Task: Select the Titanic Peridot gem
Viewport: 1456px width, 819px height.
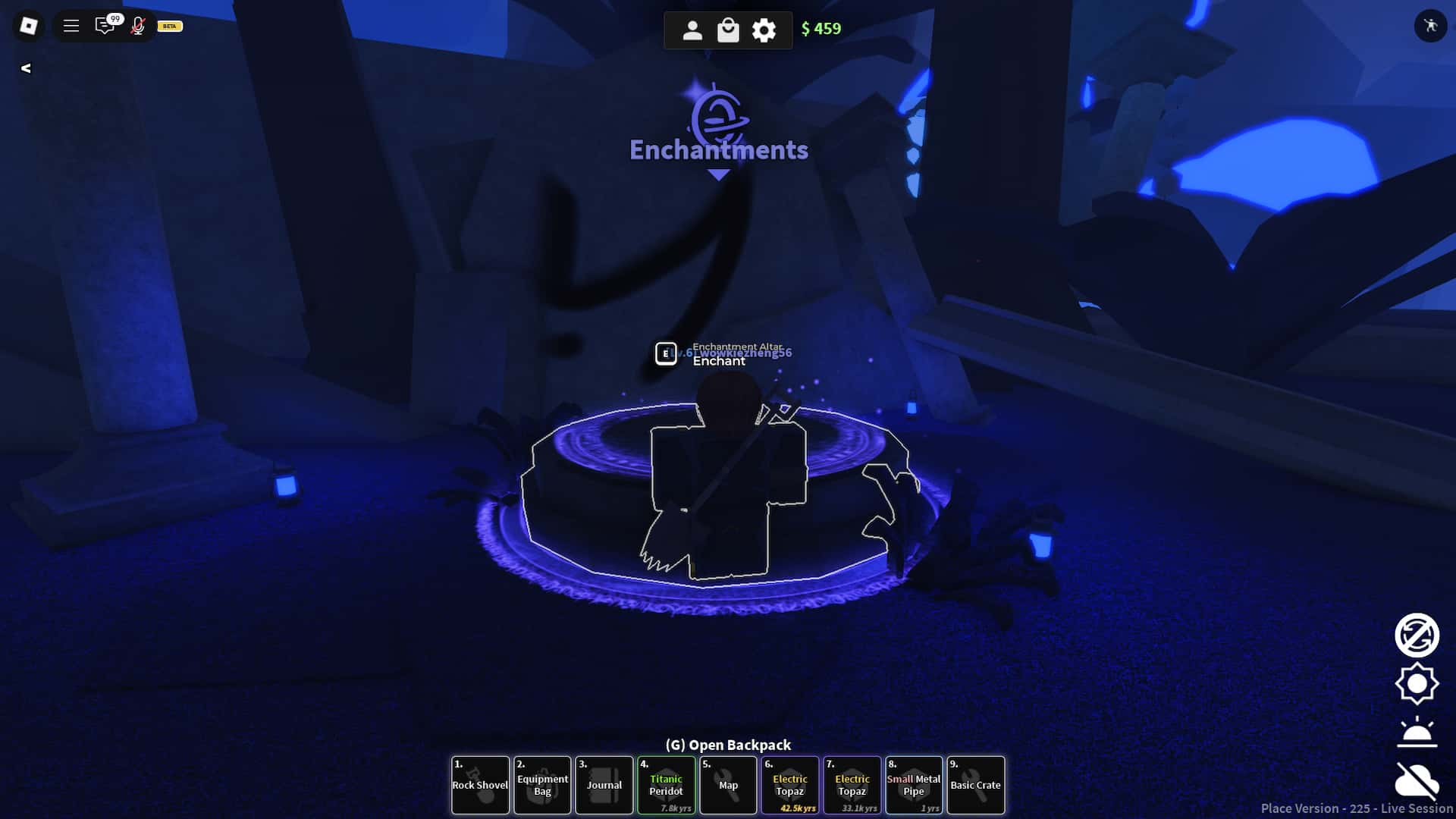Action: [x=667, y=785]
